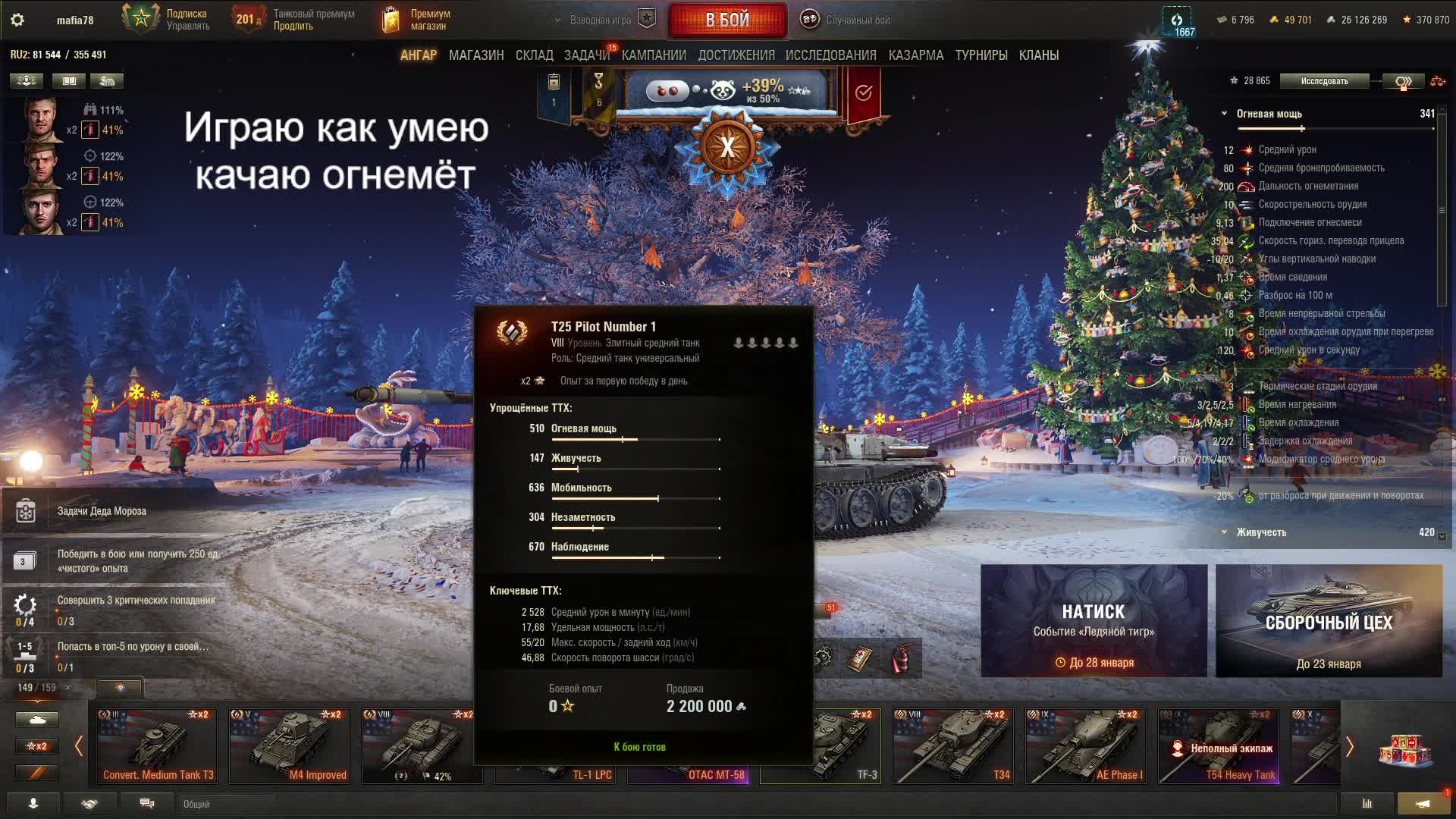1456x819 pixels.
Task: Start battle with the В БОЙ button
Action: tap(727, 20)
